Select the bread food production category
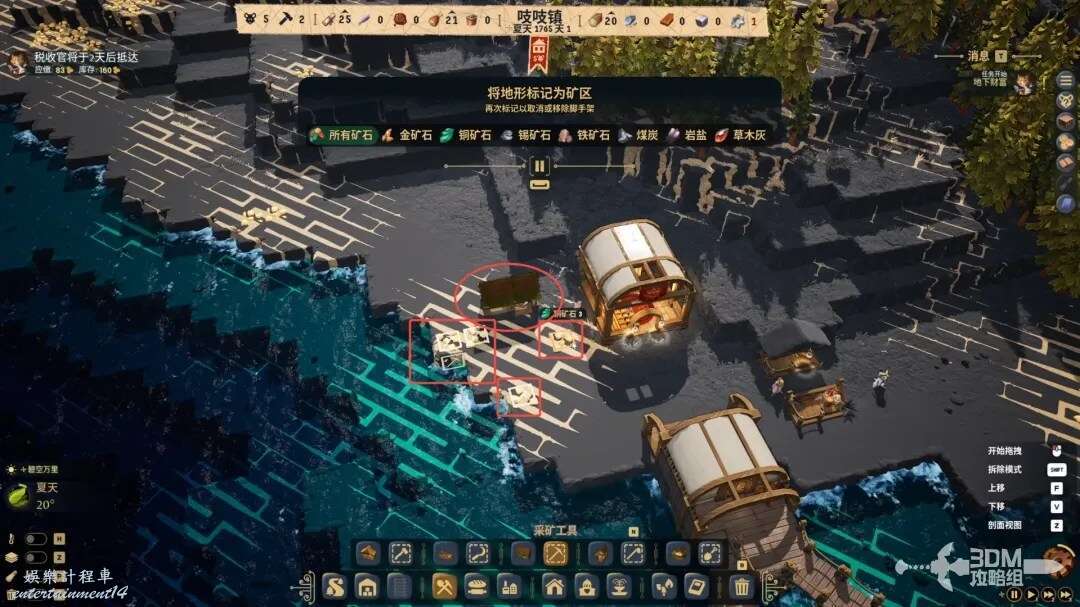 tap(477, 587)
